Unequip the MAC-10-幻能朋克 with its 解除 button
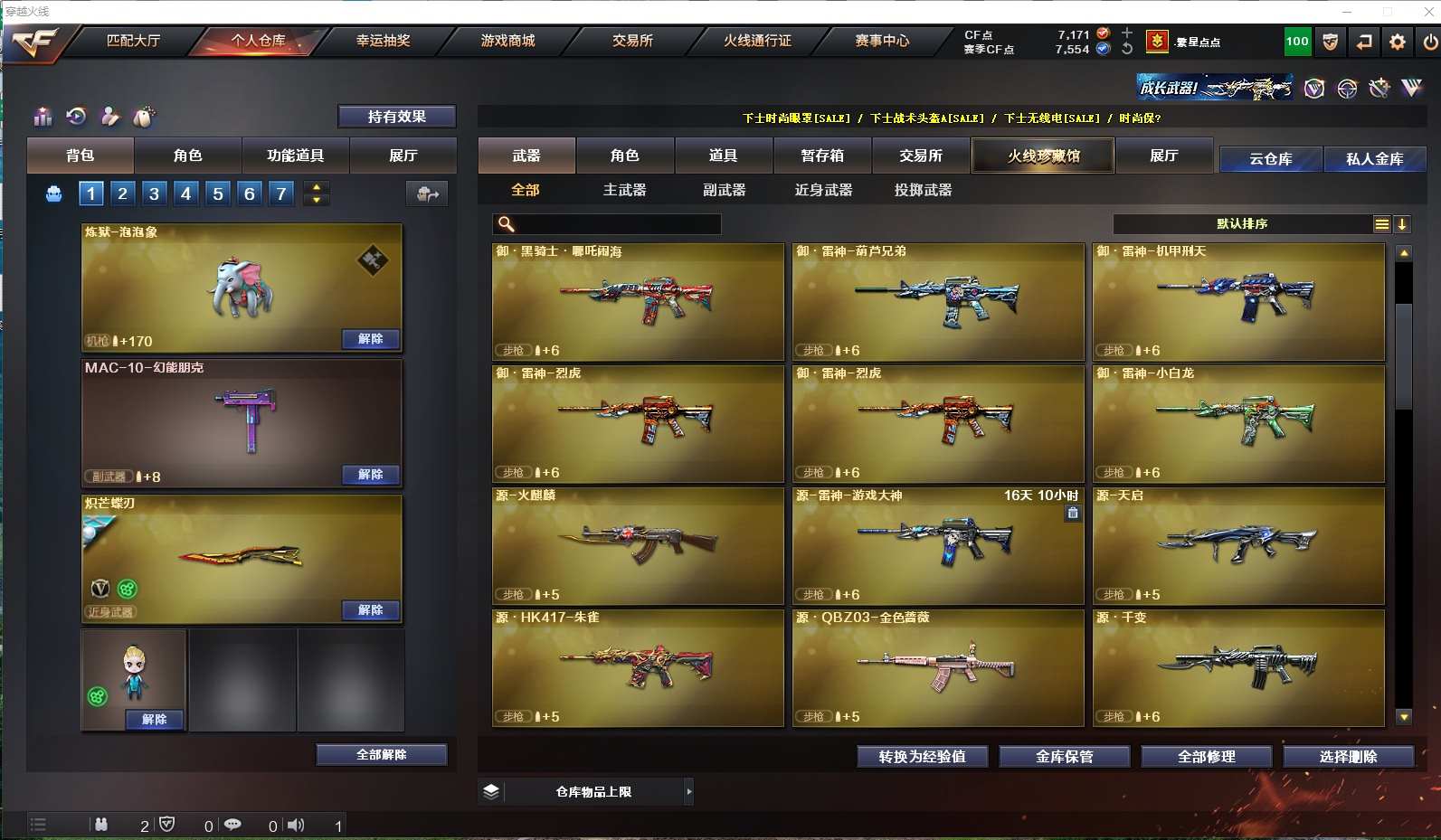Viewport: 1441px width, 840px height. [x=371, y=475]
